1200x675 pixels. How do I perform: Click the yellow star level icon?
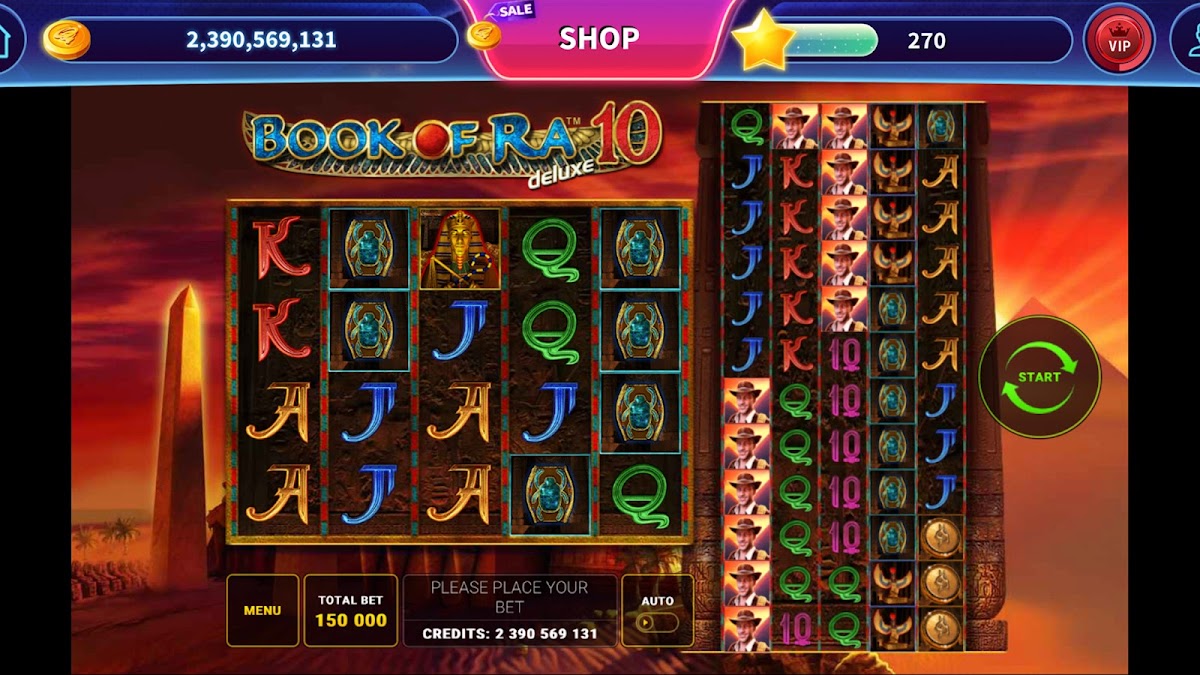[x=763, y=40]
